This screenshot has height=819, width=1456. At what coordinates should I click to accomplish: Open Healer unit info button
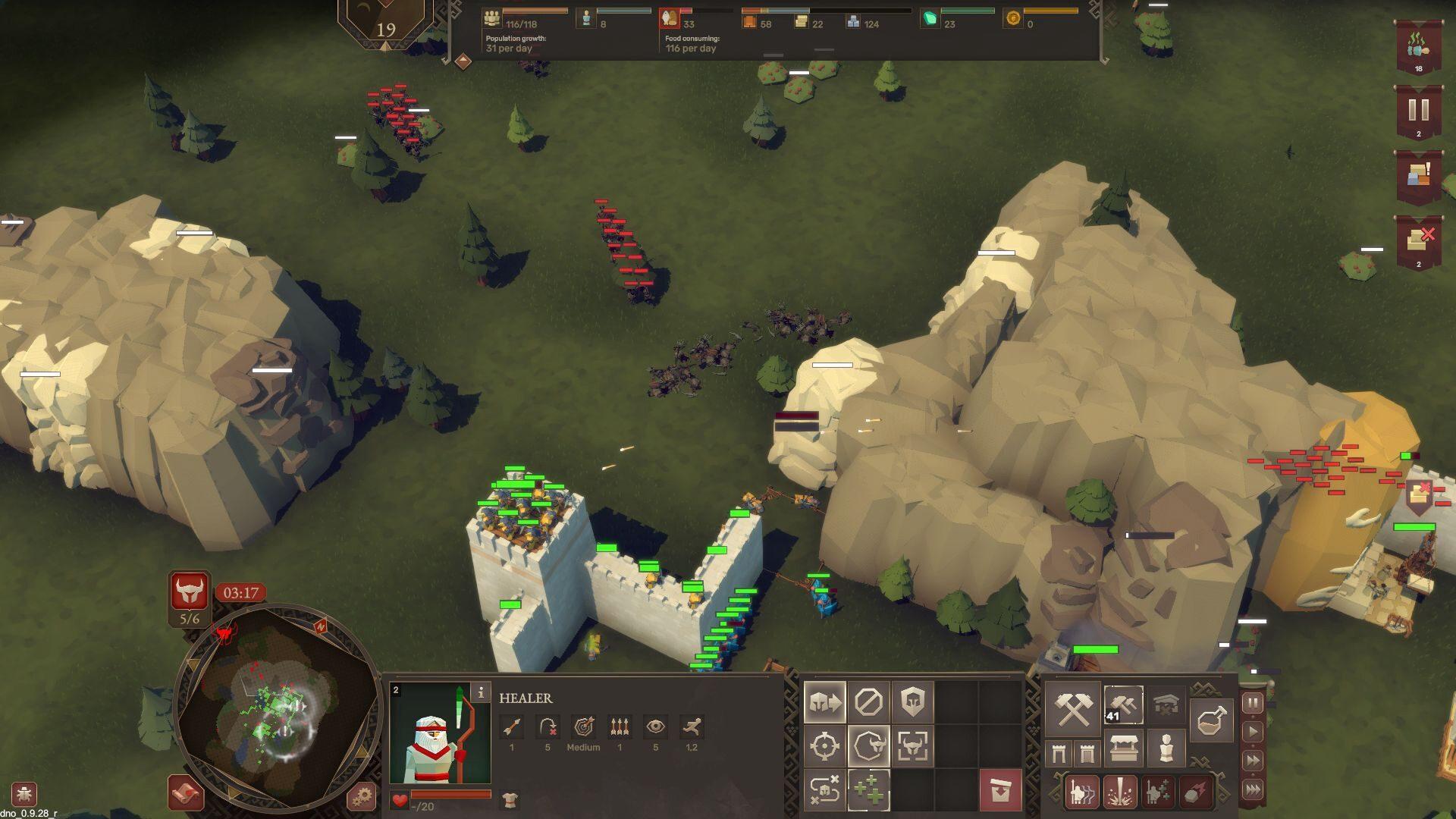pyautogui.click(x=480, y=692)
